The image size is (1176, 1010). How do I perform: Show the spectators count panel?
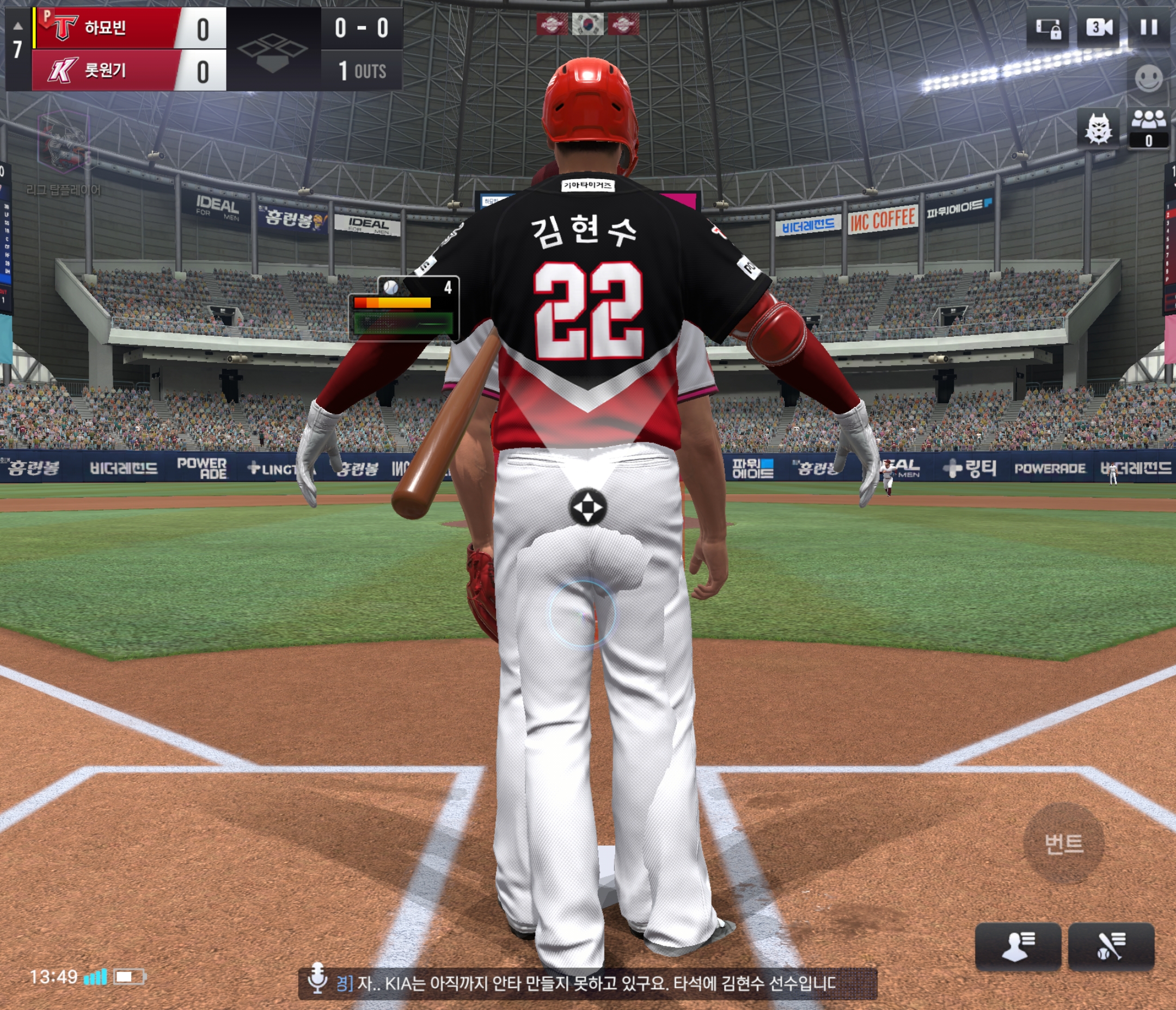[x=1148, y=129]
